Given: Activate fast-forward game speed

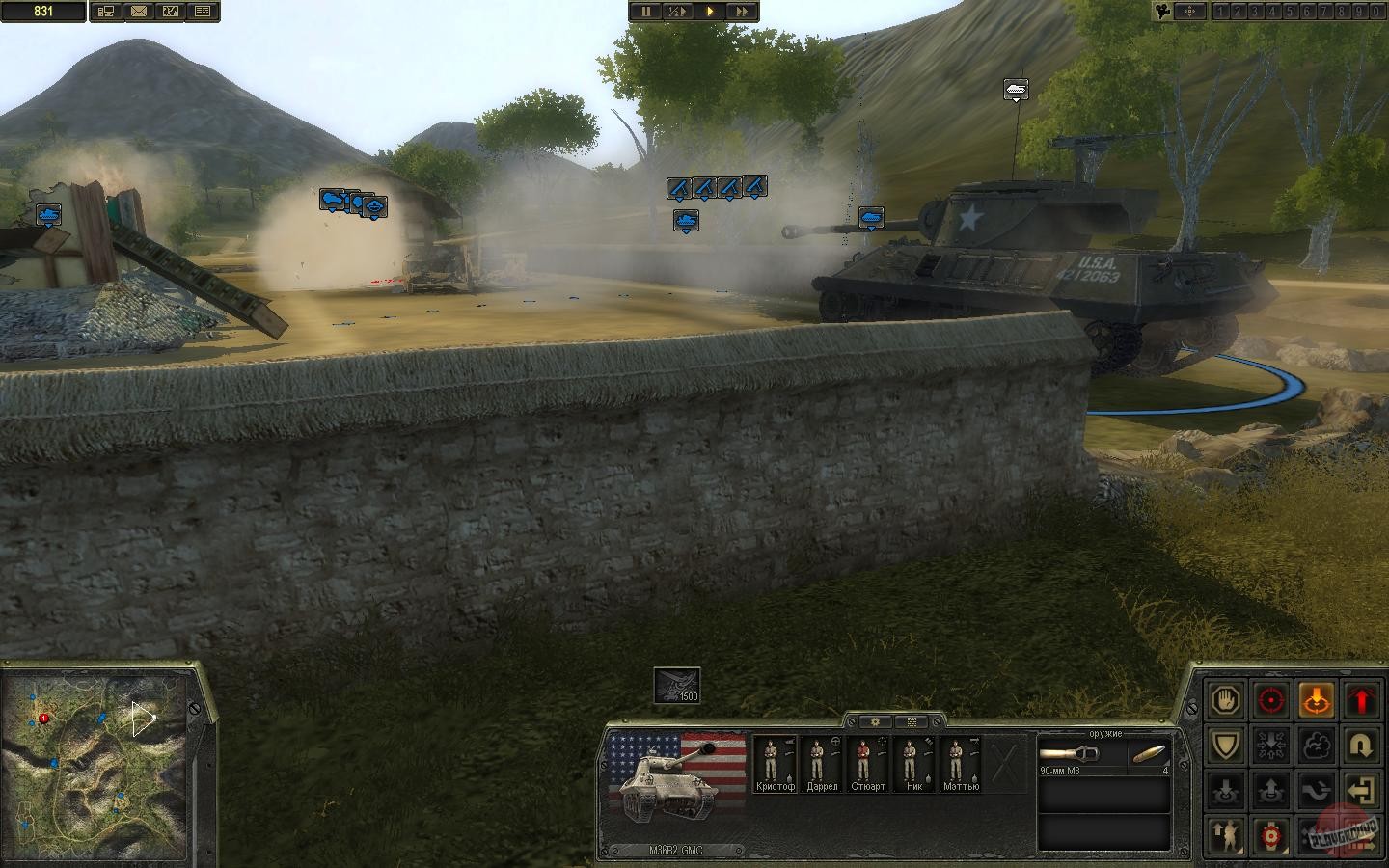Looking at the screenshot, I should point(742,12).
